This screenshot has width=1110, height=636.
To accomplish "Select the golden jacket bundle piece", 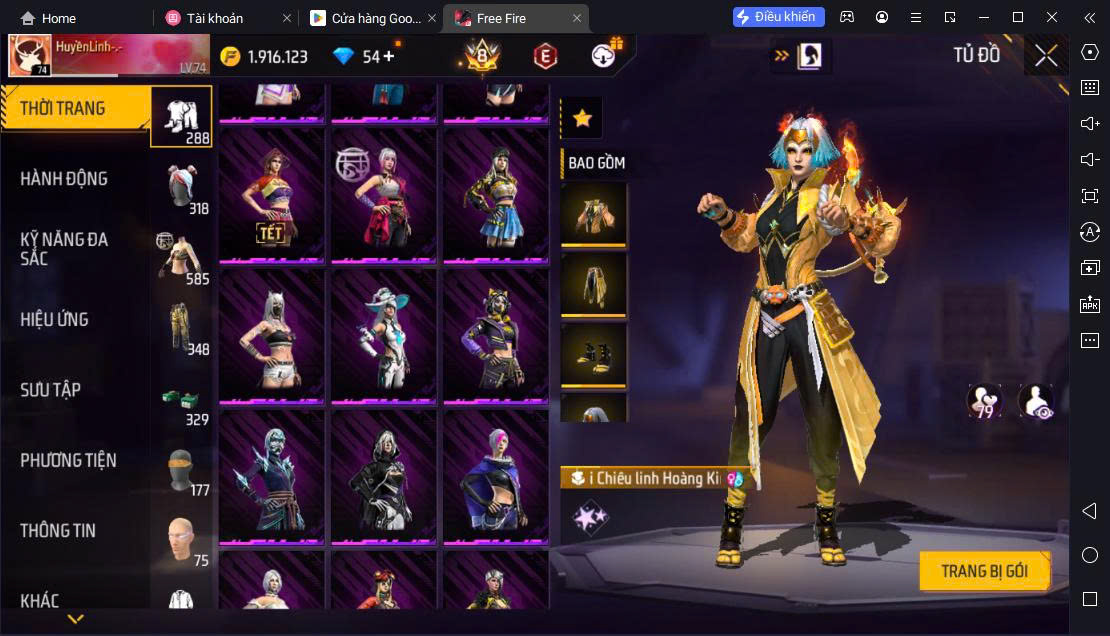I will pos(594,214).
